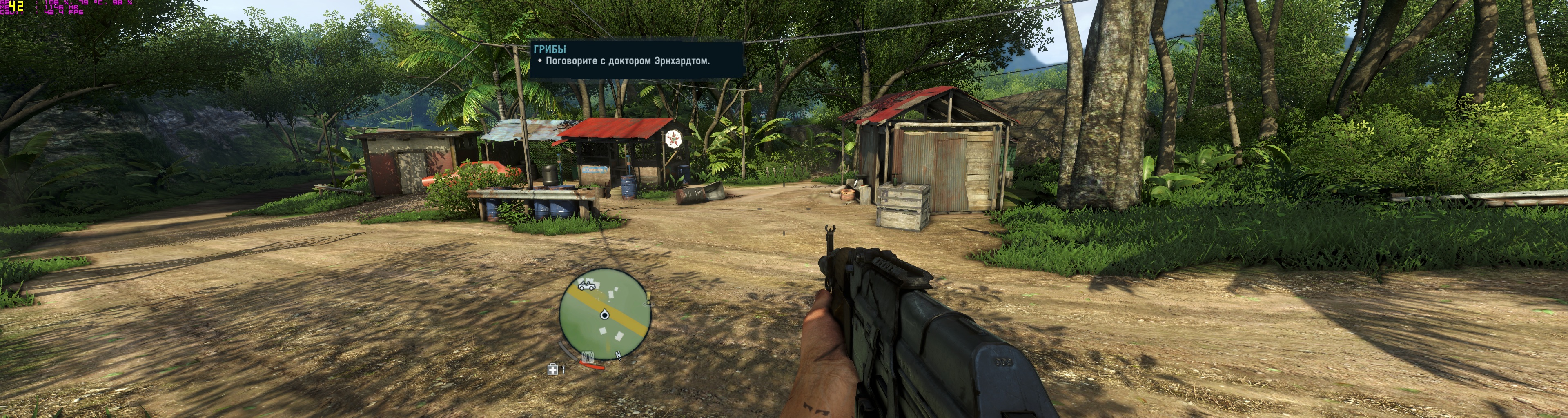Click the north compass N indicator
The height and width of the screenshot is (418, 1568).
pos(618,355)
